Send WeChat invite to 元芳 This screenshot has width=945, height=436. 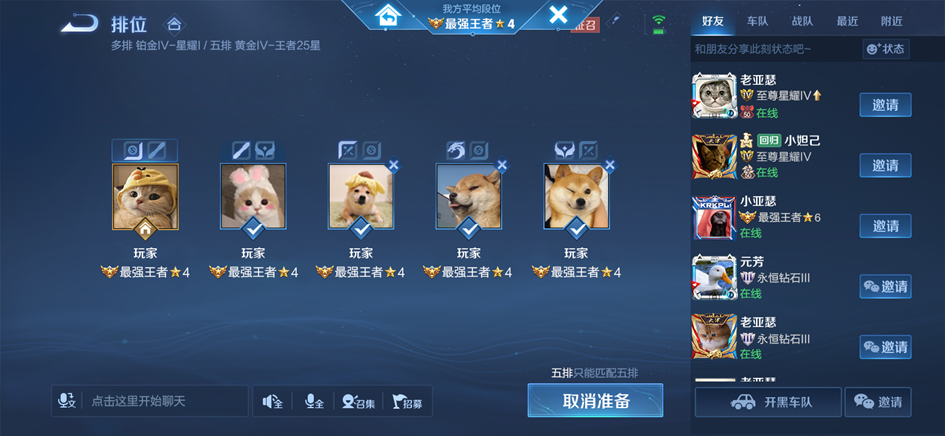[x=885, y=287]
